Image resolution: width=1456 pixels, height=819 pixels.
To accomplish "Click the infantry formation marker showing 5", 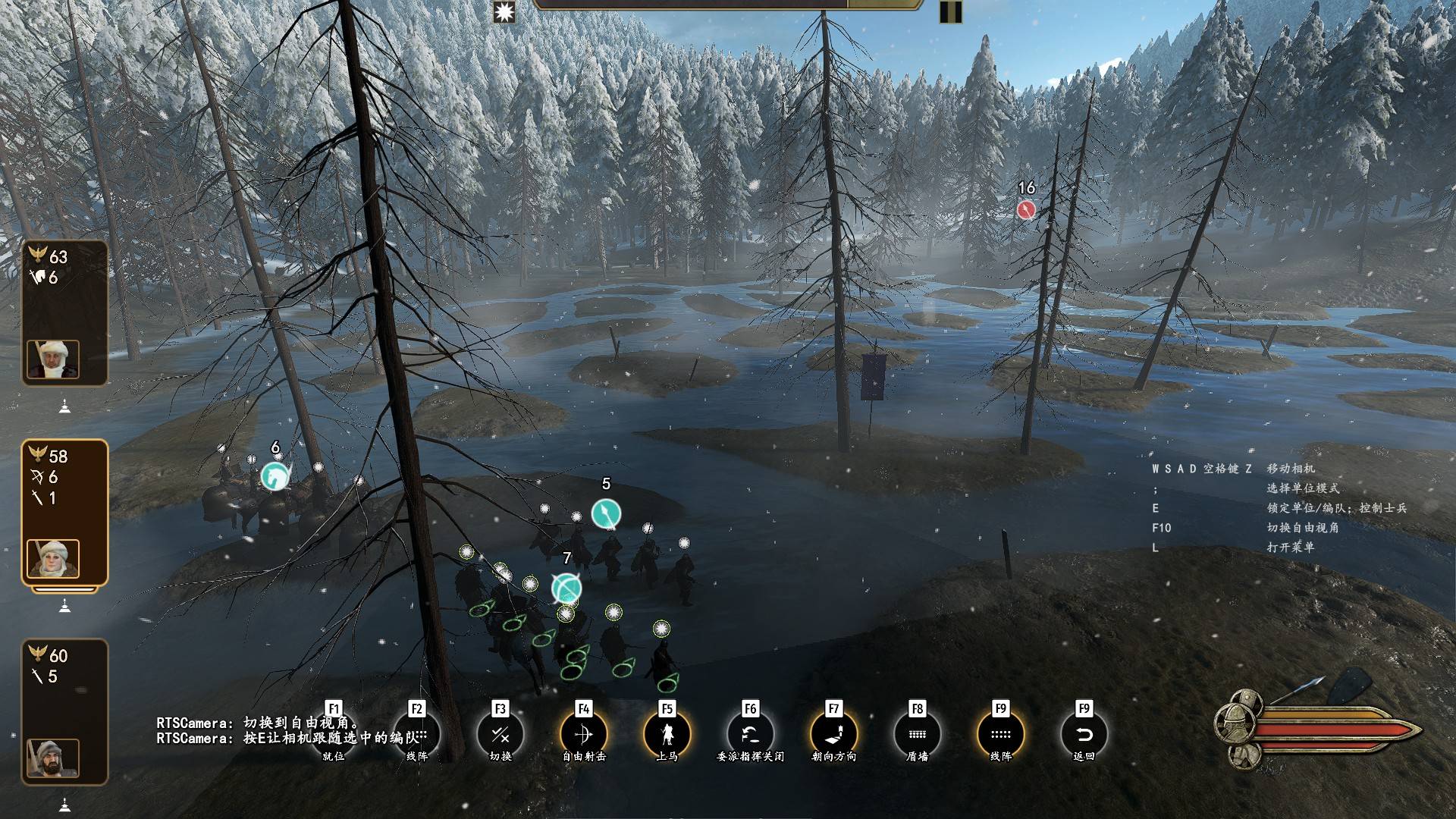I will (x=606, y=514).
